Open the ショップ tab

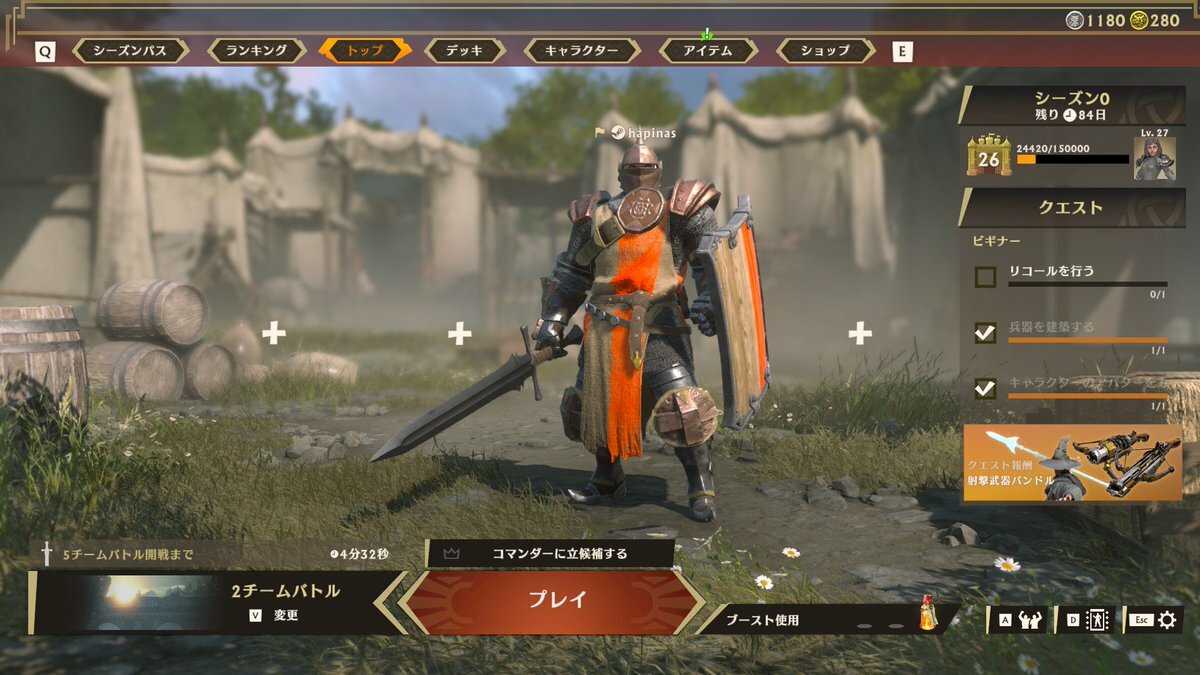[x=825, y=50]
